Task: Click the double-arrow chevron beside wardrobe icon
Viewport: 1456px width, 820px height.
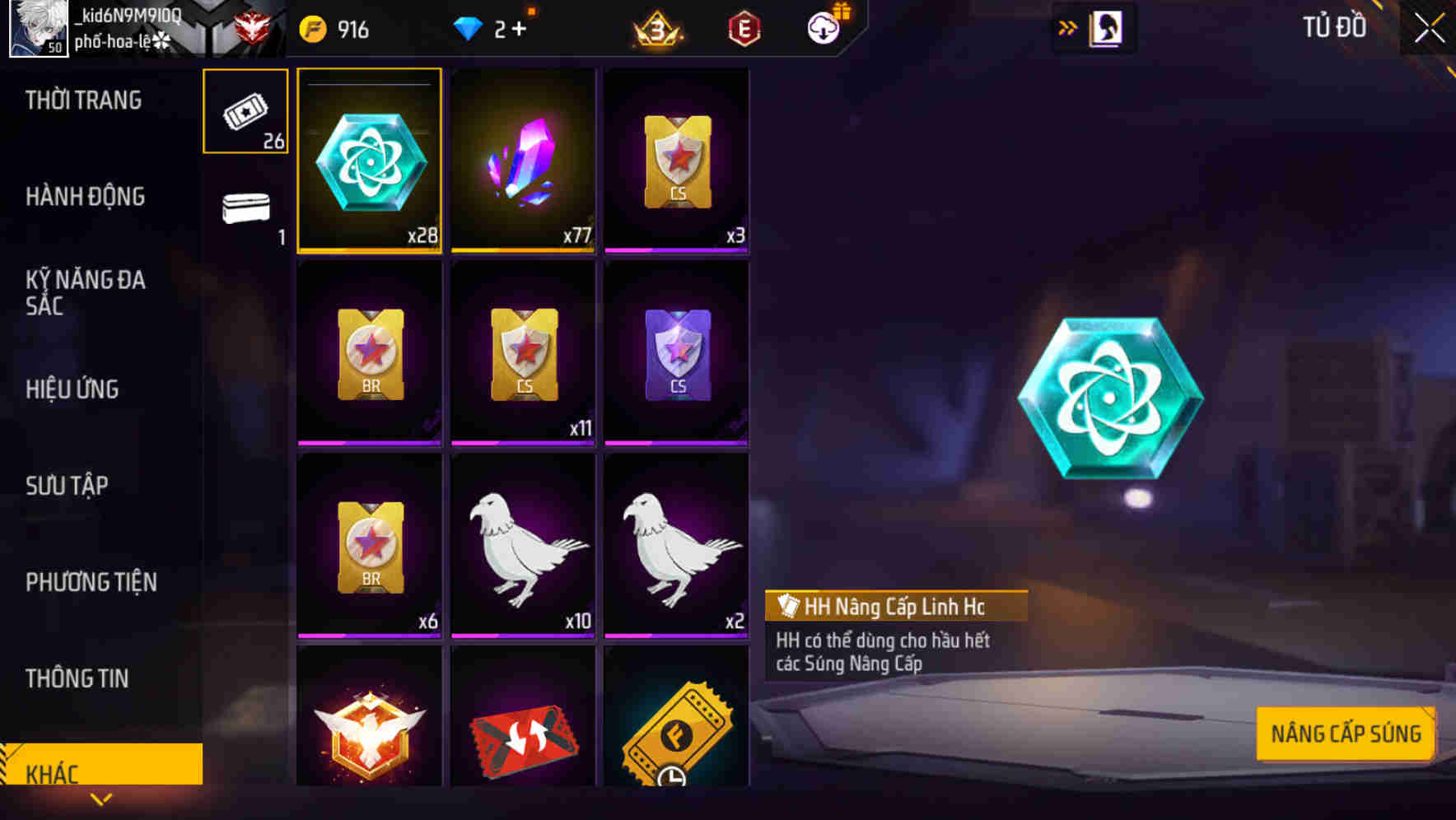Action: coord(1067,27)
